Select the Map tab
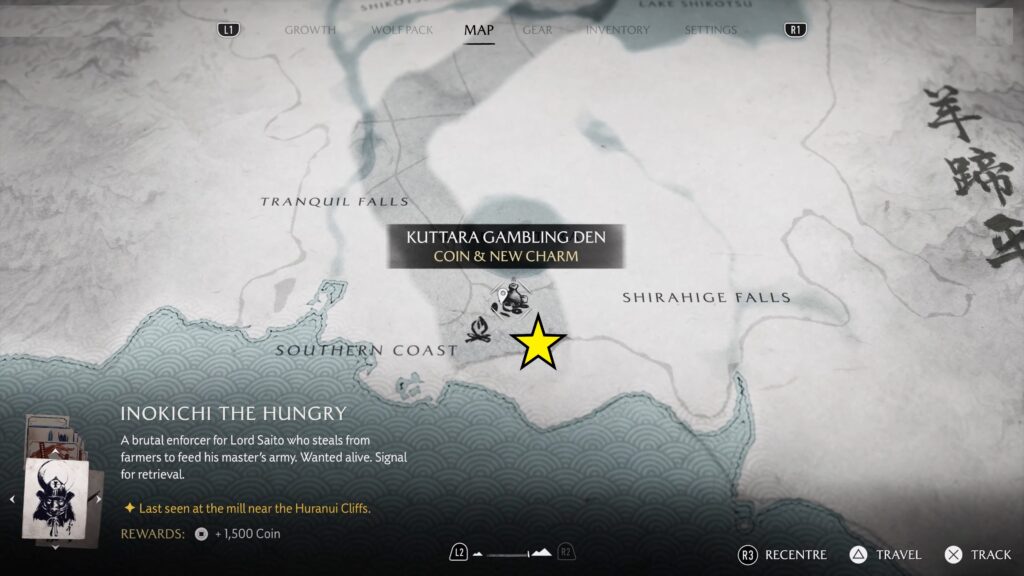Screen dimensions: 1024x576 tap(478, 30)
